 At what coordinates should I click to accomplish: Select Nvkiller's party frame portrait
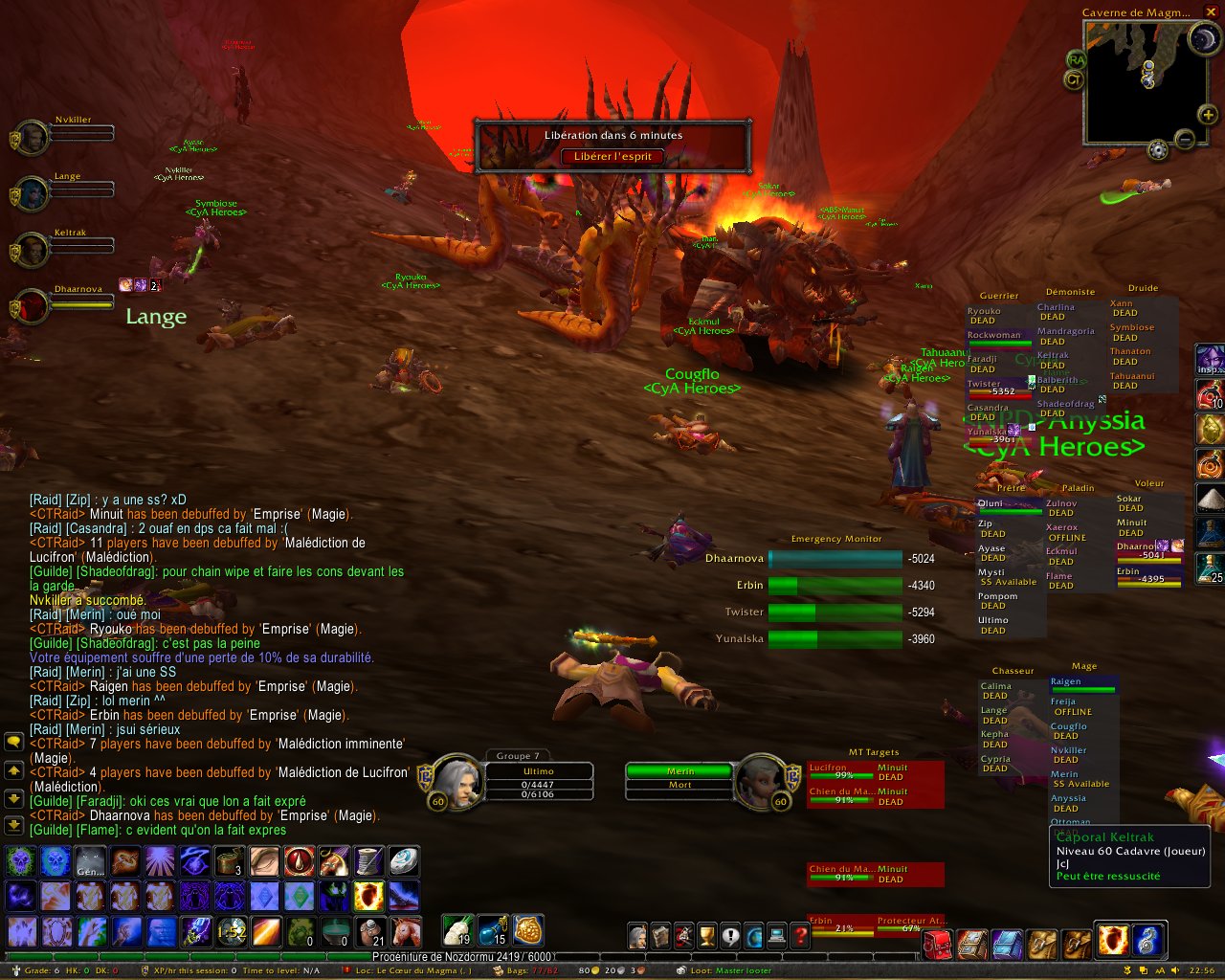pos(32,138)
